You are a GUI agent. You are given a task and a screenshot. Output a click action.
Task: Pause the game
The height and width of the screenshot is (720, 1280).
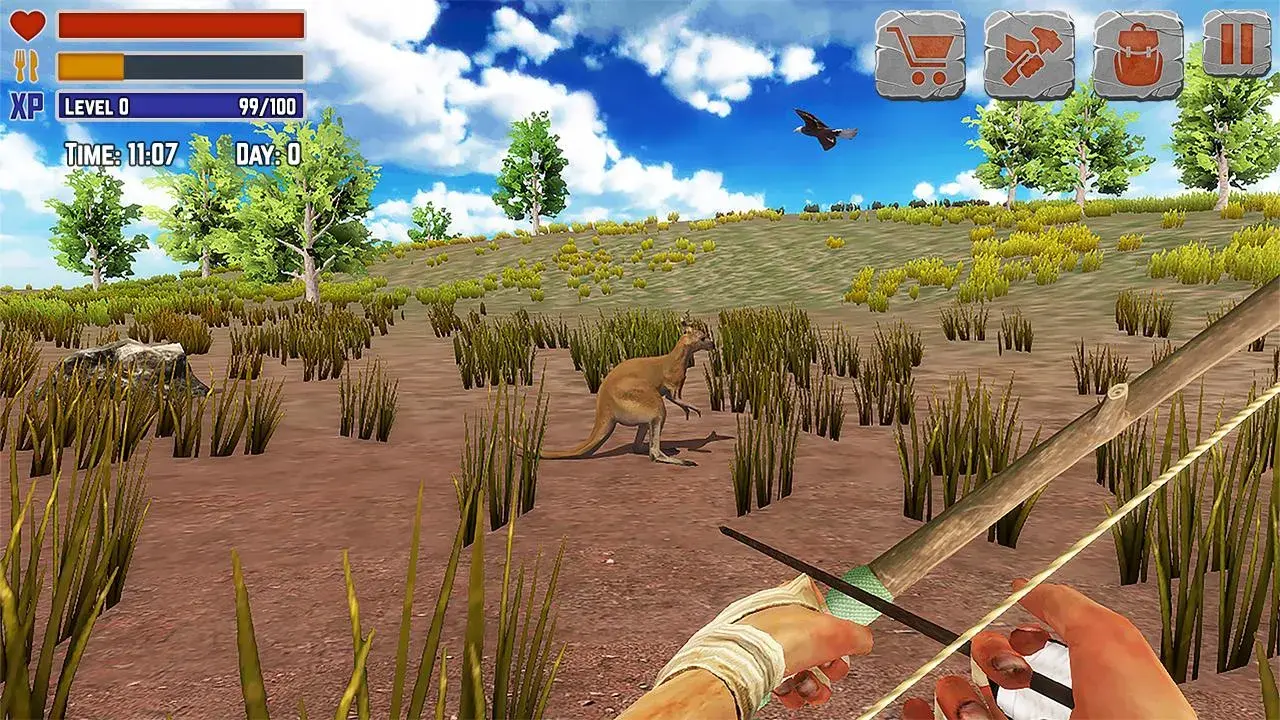[x=1237, y=43]
